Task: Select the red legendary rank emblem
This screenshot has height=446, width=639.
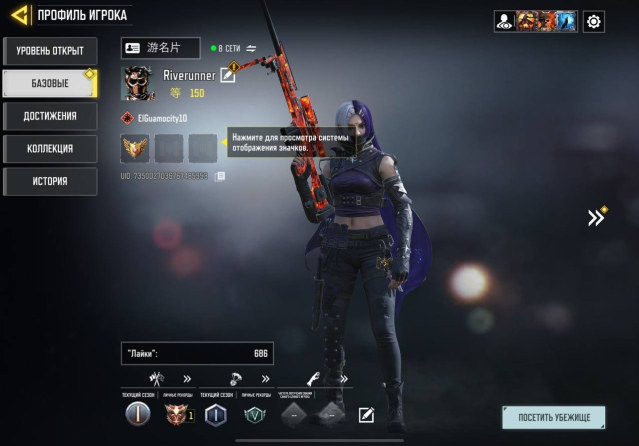Action: click(178, 414)
